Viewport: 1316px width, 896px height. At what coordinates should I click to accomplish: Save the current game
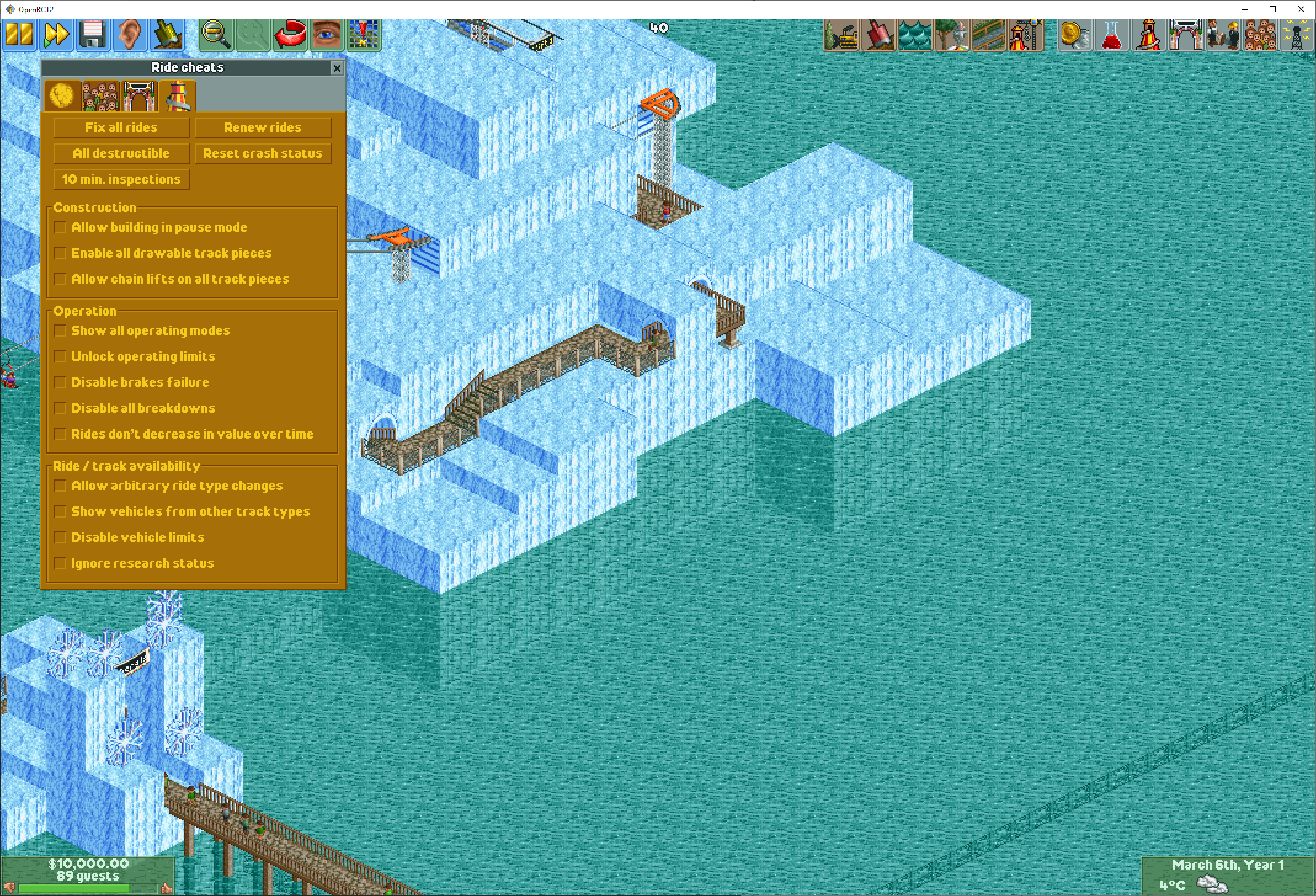[x=92, y=34]
